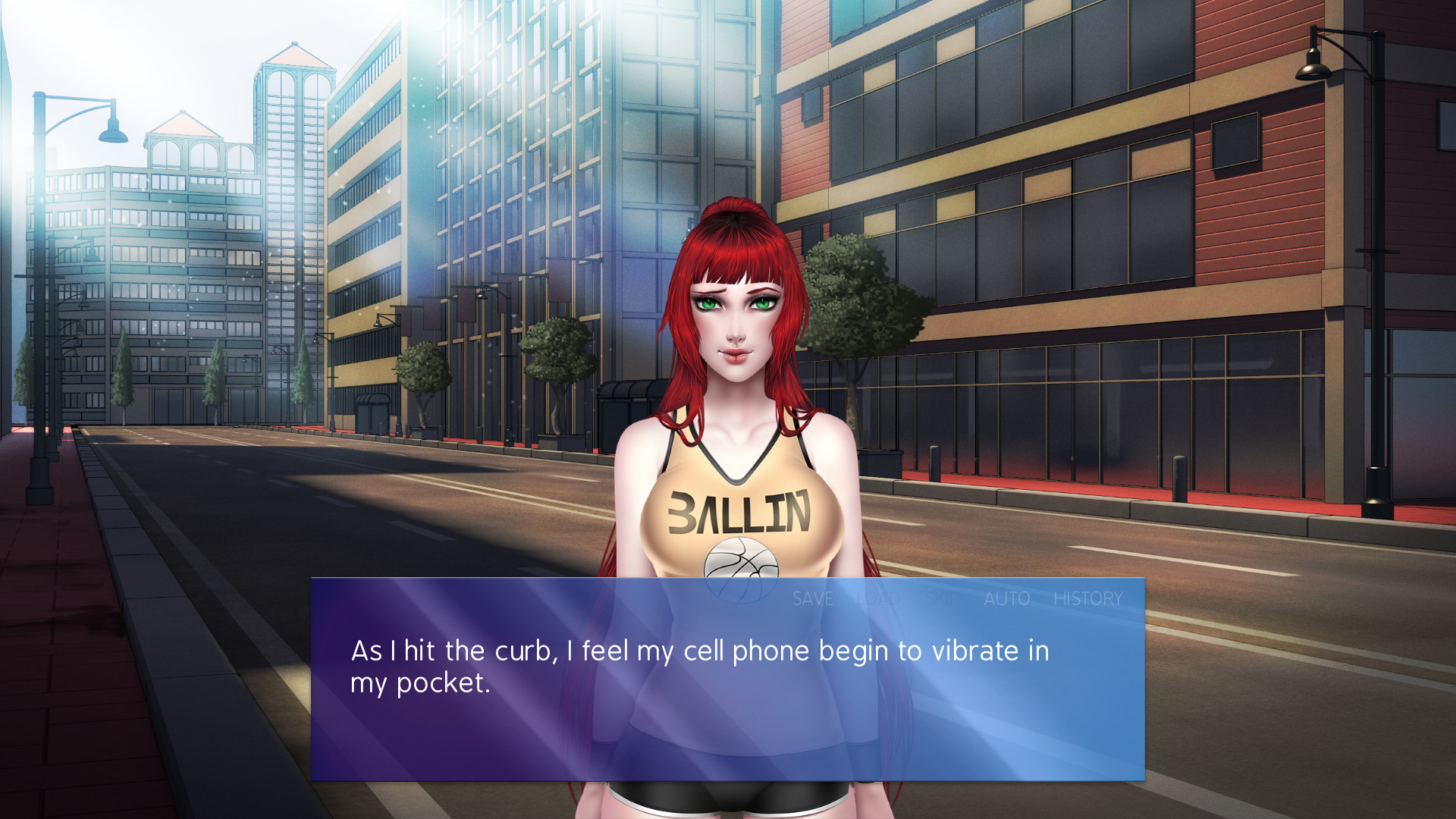Show the dialogue History
This screenshot has width=1456, height=819.
(x=1087, y=599)
